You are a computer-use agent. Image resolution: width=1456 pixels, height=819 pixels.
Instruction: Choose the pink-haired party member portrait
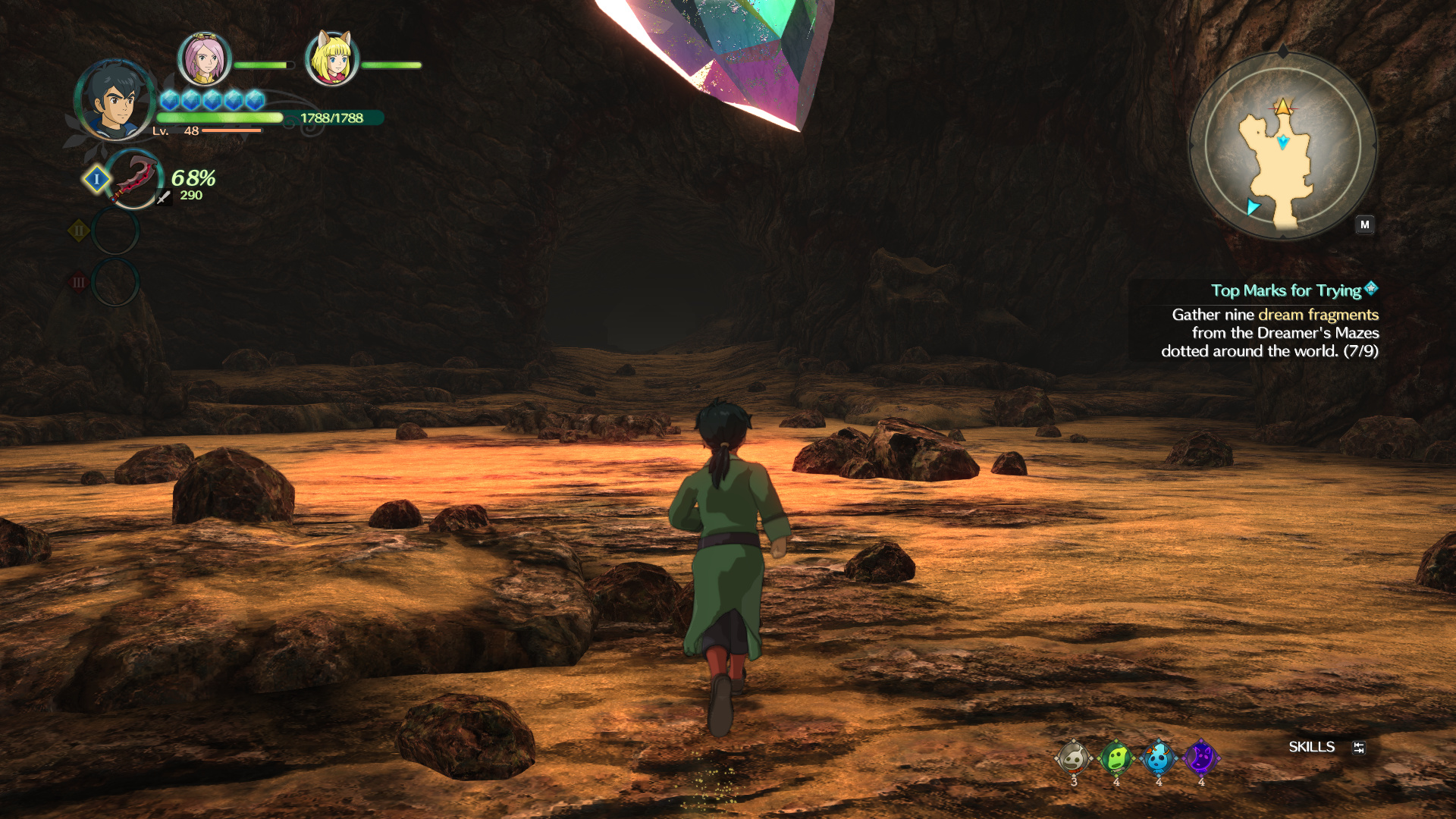pyautogui.click(x=204, y=59)
